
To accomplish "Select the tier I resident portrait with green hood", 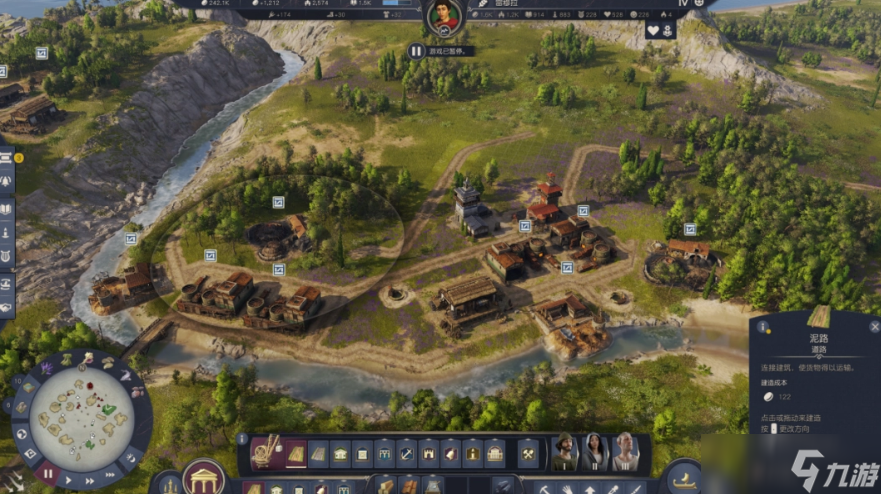I will 566,453.
